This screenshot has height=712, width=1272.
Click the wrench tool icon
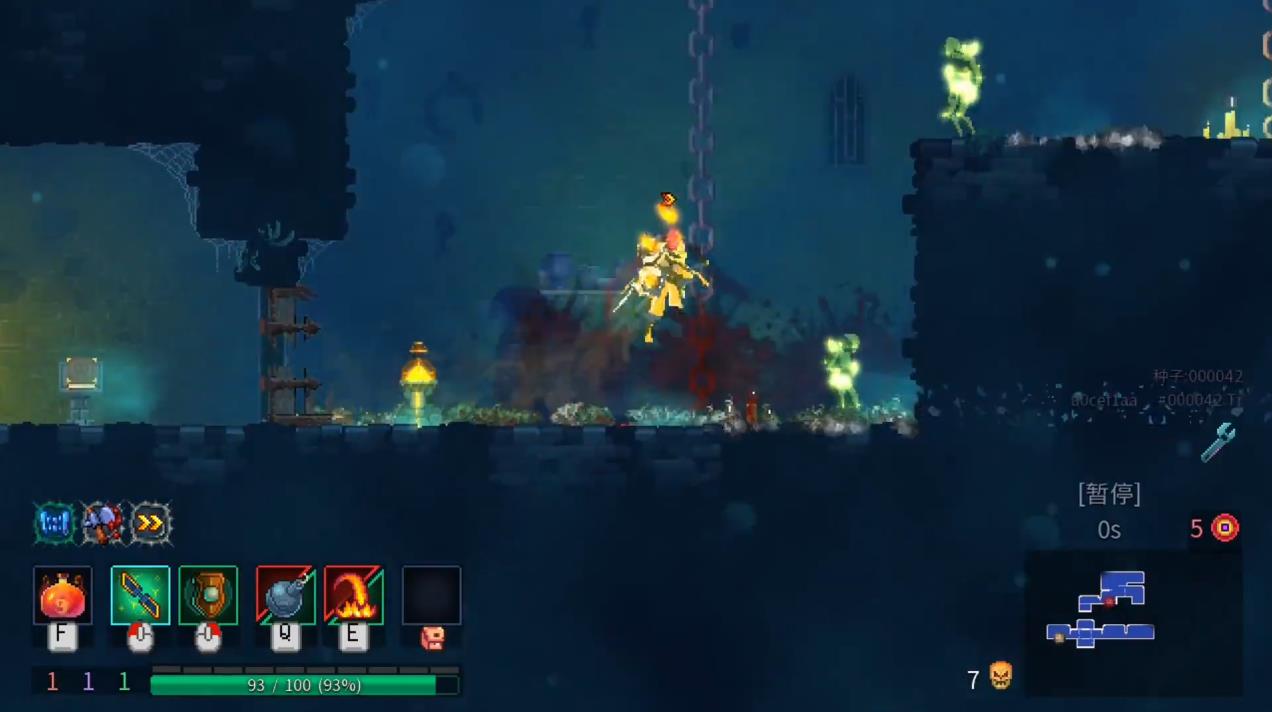click(1218, 441)
